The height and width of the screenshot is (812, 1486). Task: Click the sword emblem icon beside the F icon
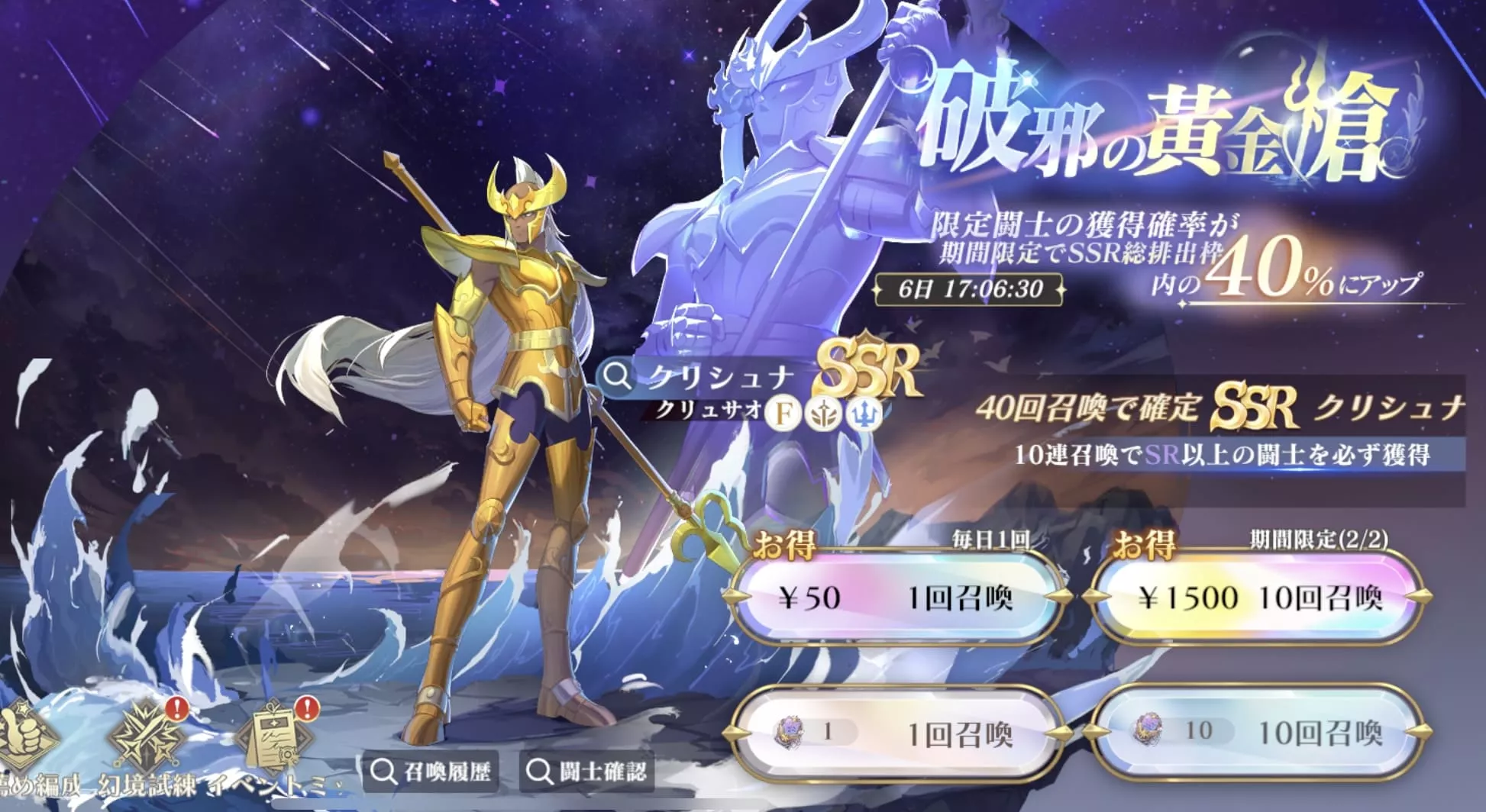click(823, 414)
